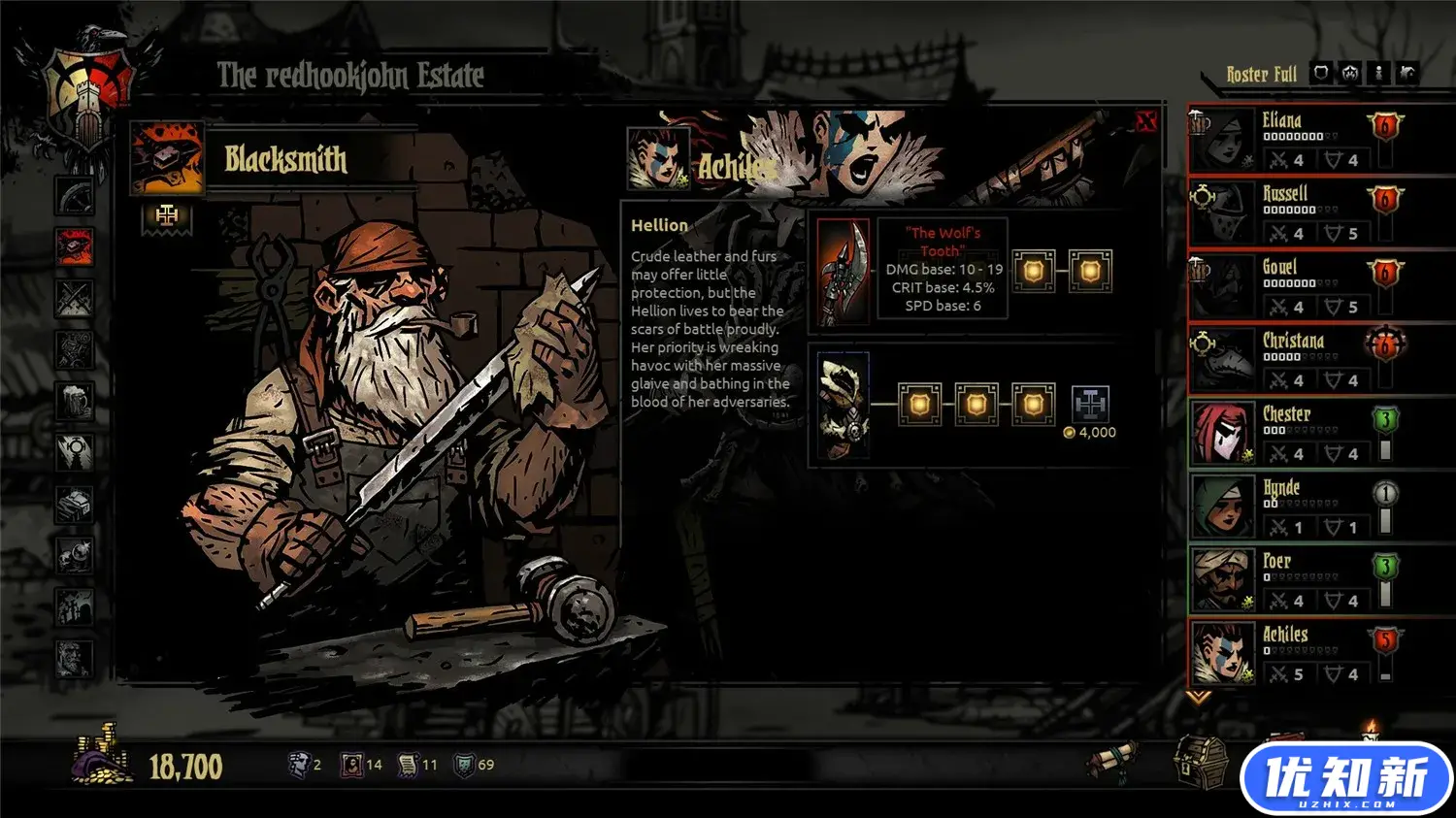The height and width of the screenshot is (818, 1456).
Task: Select the Hellion armor icon
Action: click(x=843, y=406)
